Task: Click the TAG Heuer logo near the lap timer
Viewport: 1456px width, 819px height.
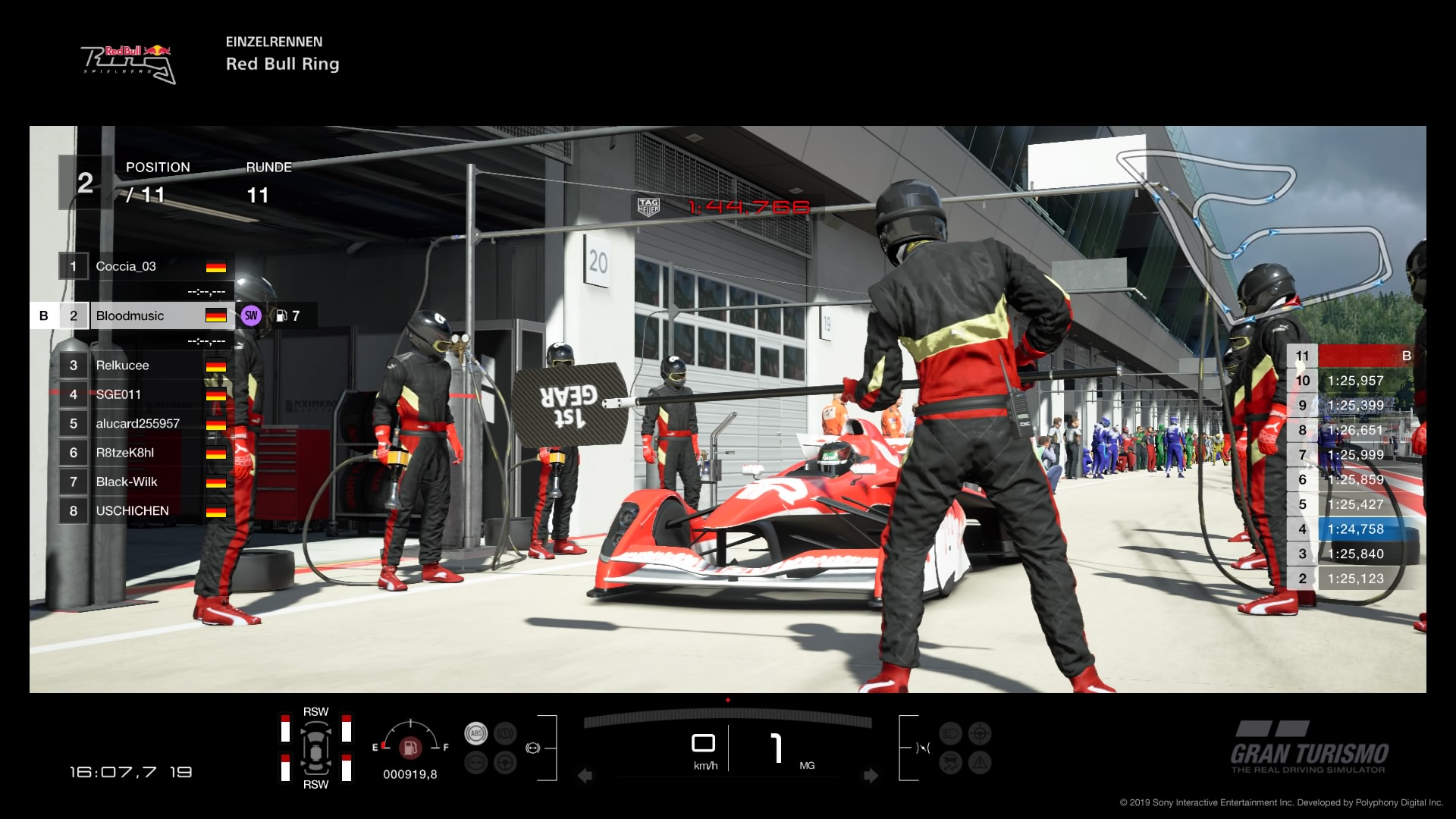Action: tap(648, 204)
